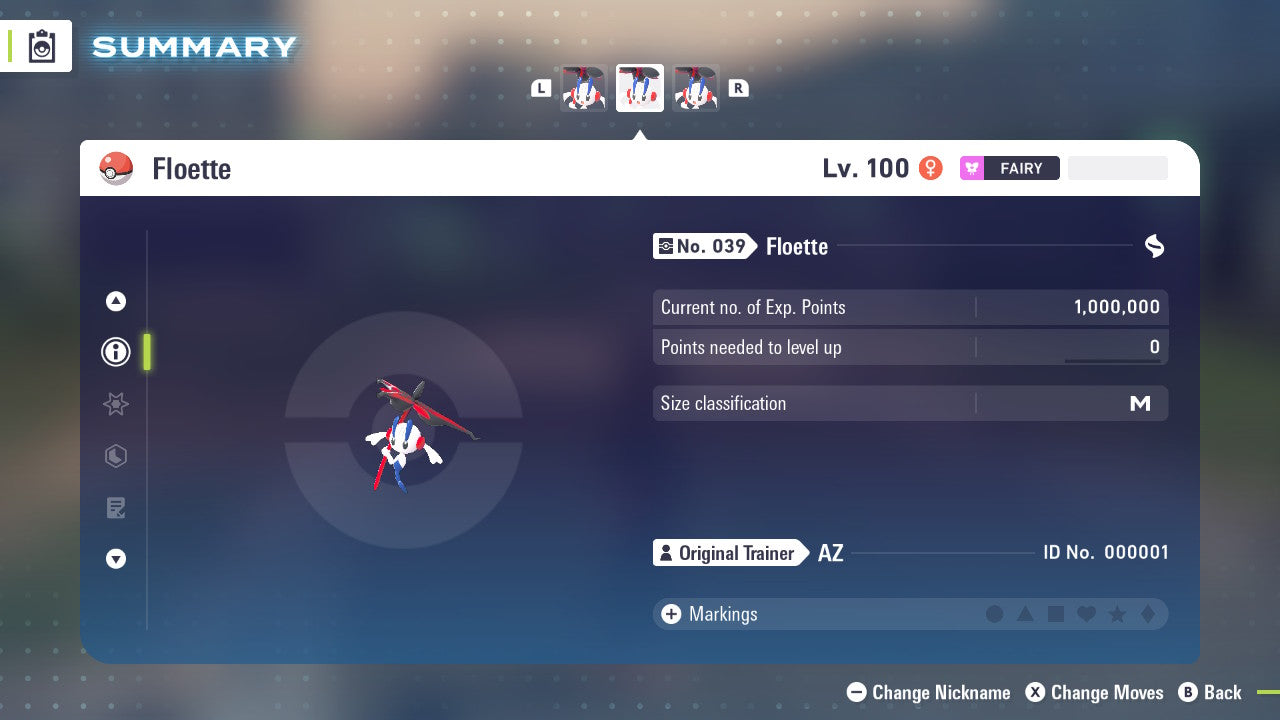Toggle the diamond marking

(1148, 614)
